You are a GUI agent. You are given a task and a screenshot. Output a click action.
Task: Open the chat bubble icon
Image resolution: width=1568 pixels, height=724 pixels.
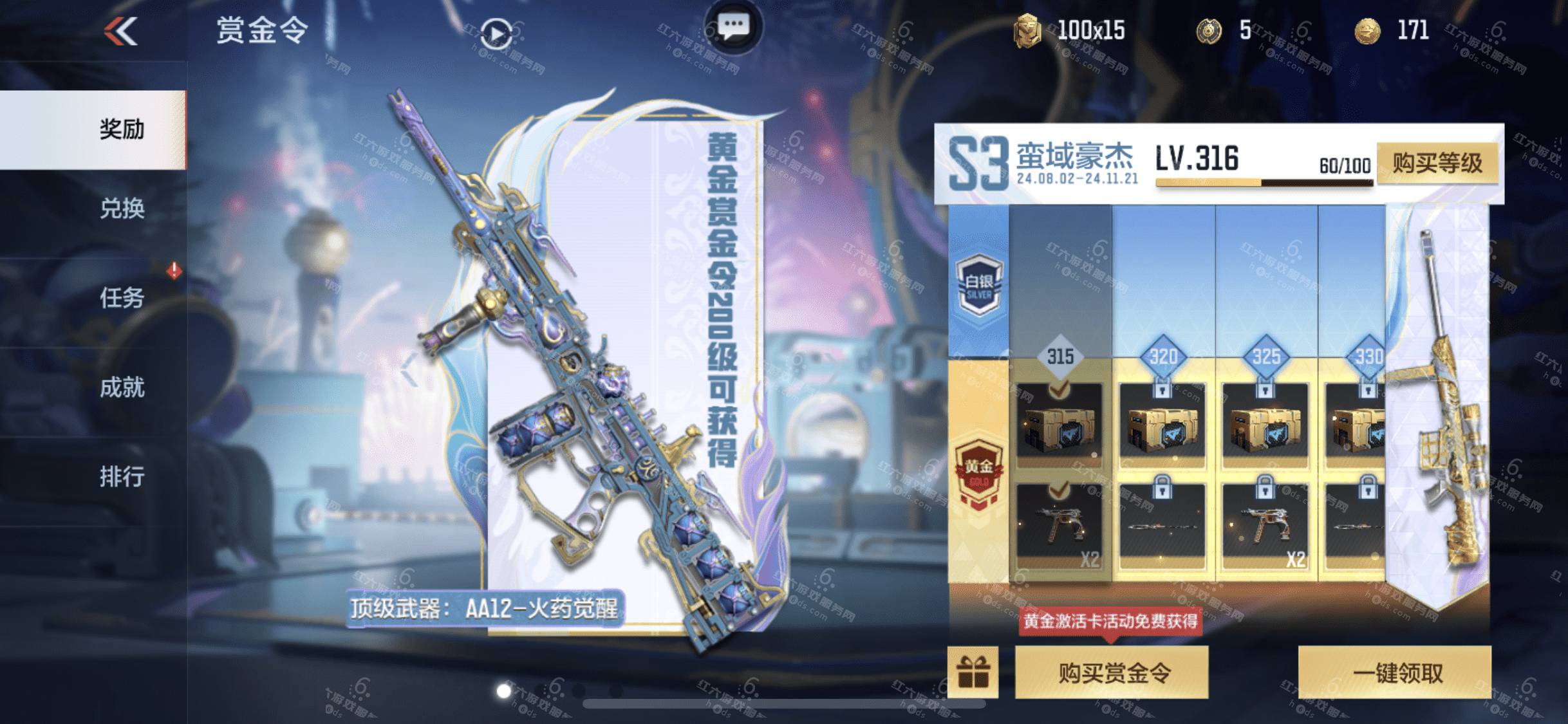[733, 26]
